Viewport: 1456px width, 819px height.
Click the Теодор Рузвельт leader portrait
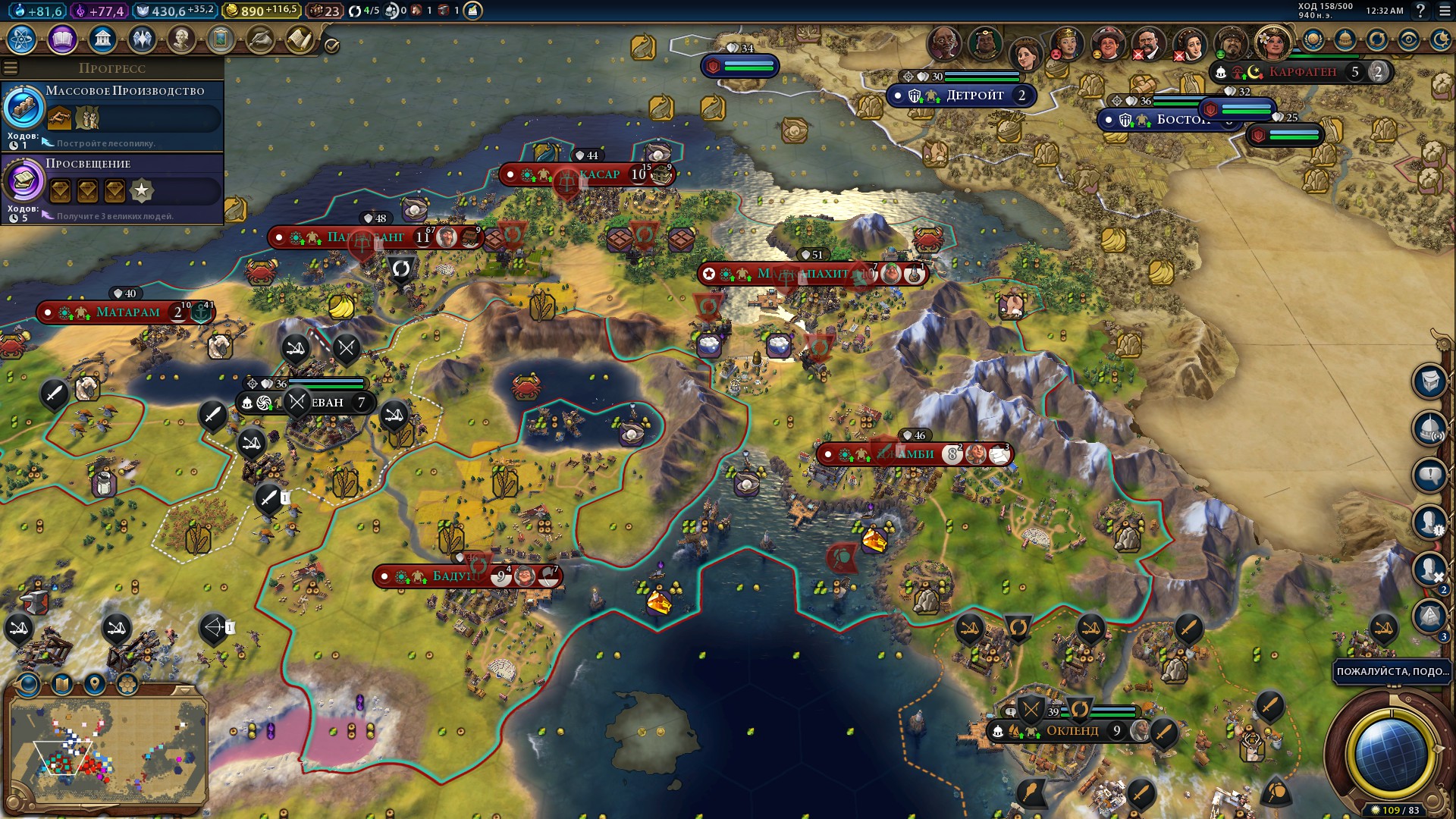point(1148,44)
